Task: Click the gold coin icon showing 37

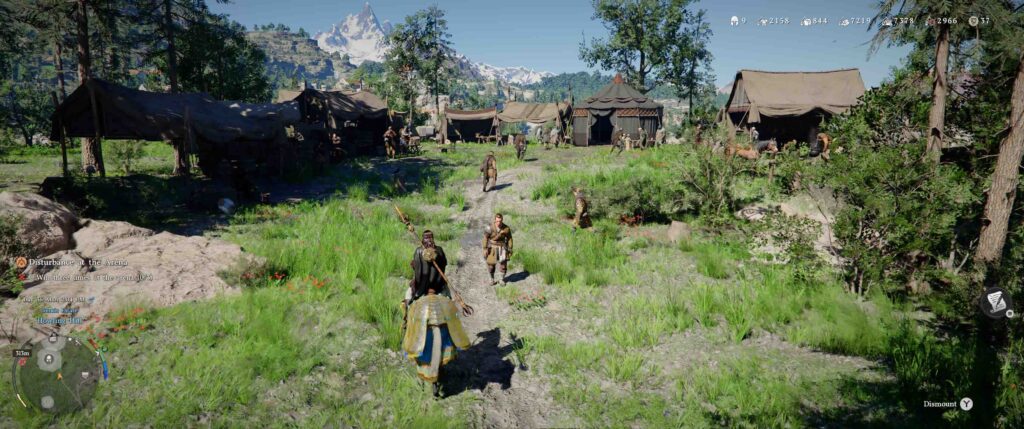Action: point(972,20)
